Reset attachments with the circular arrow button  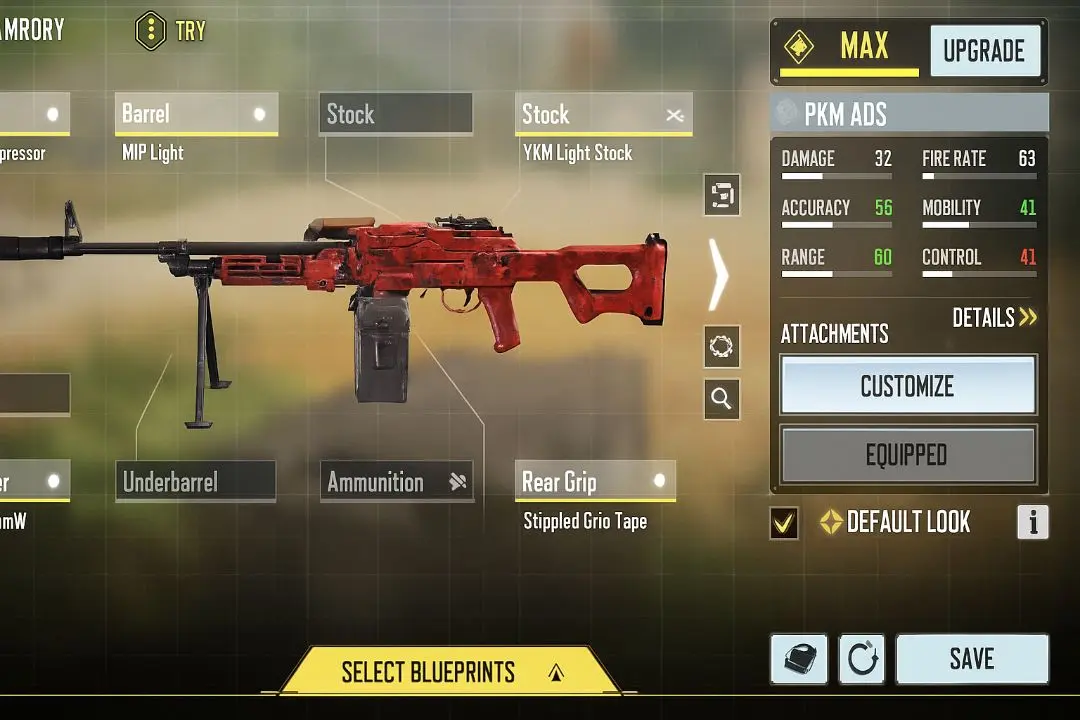click(861, 659)
